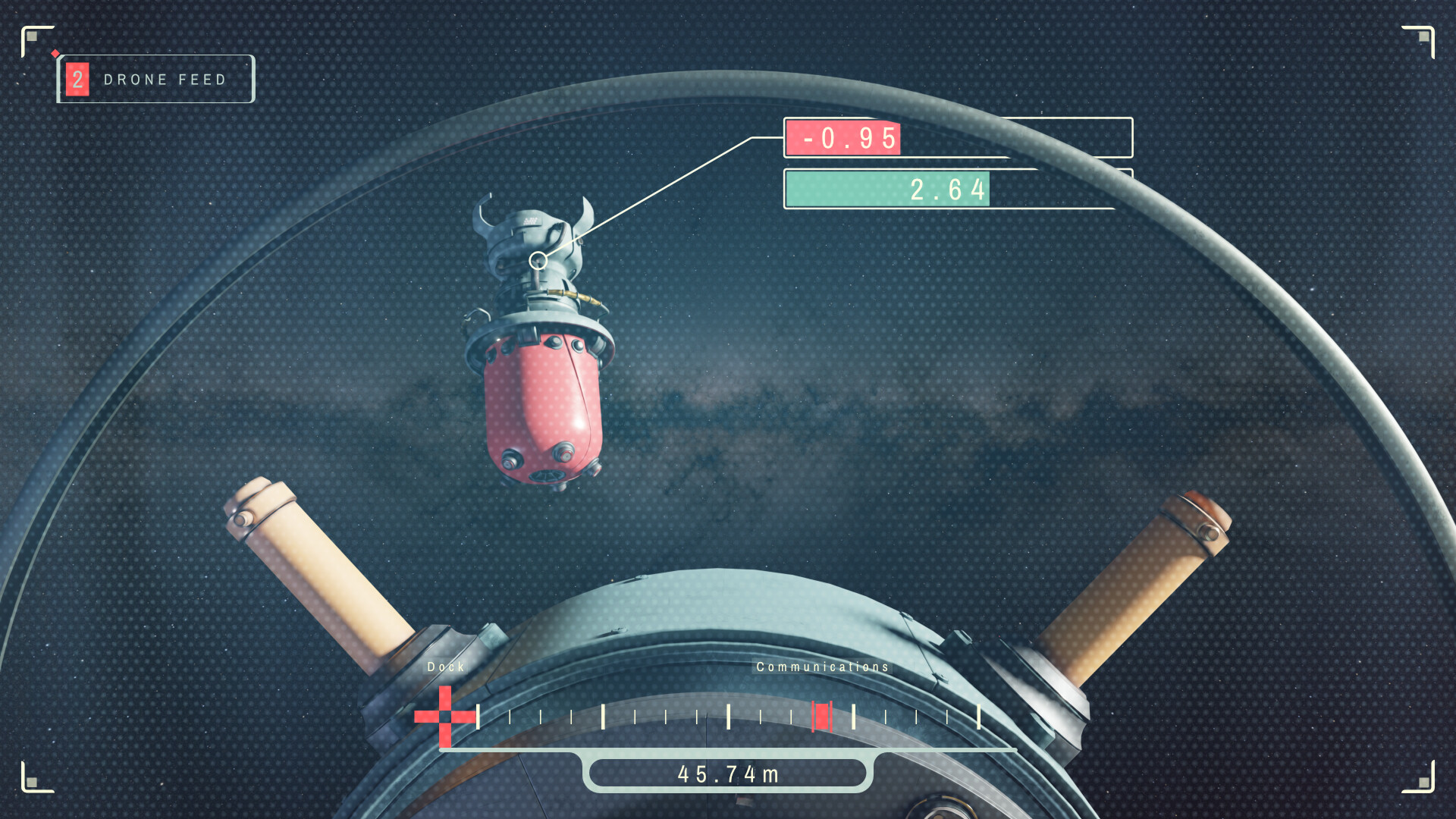This screenshot has width=1456, height=819.
Task: Select the Dock compass label
Action: pos(447,667)
